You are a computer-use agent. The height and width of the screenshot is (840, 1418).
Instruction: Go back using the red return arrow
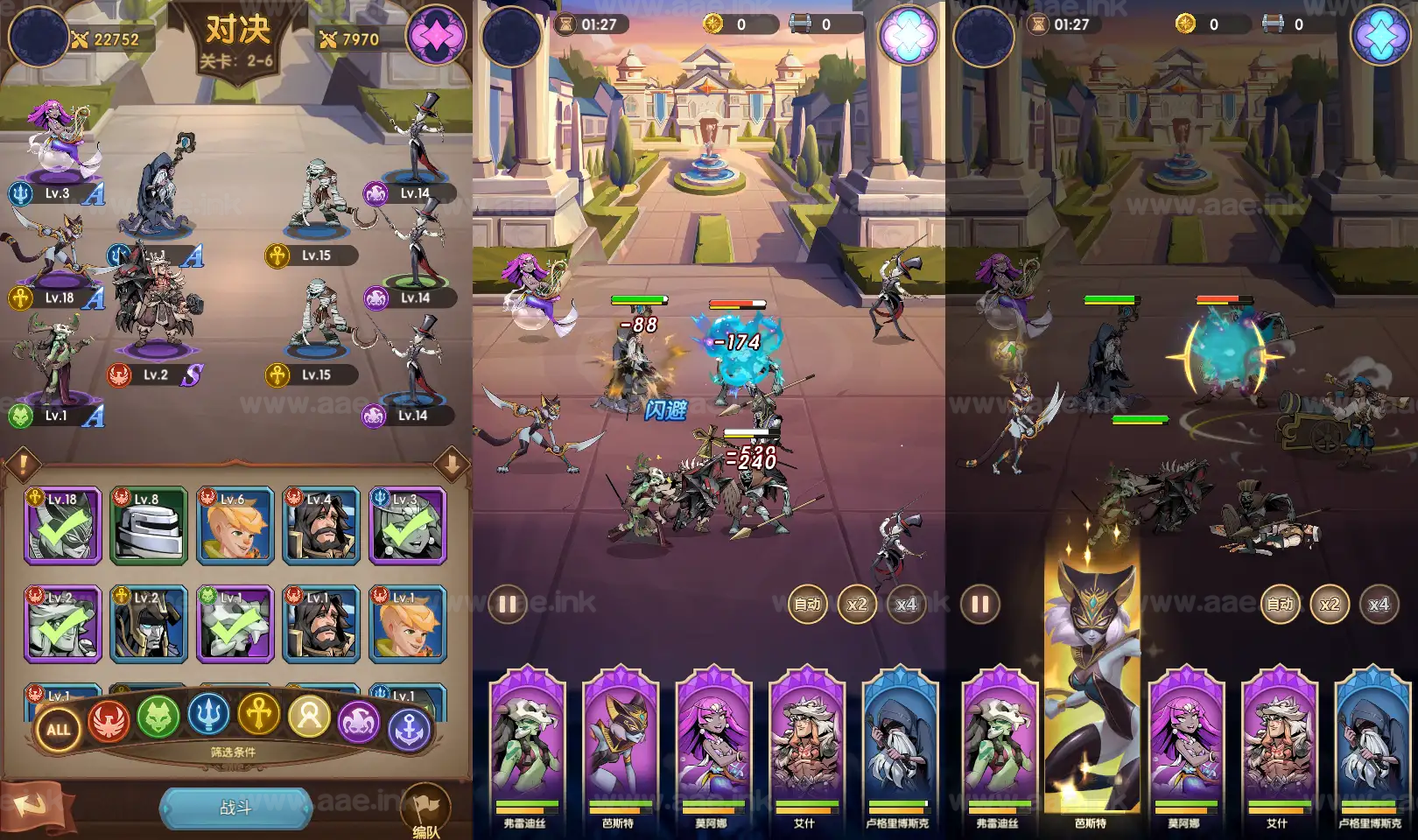point(32,806)
